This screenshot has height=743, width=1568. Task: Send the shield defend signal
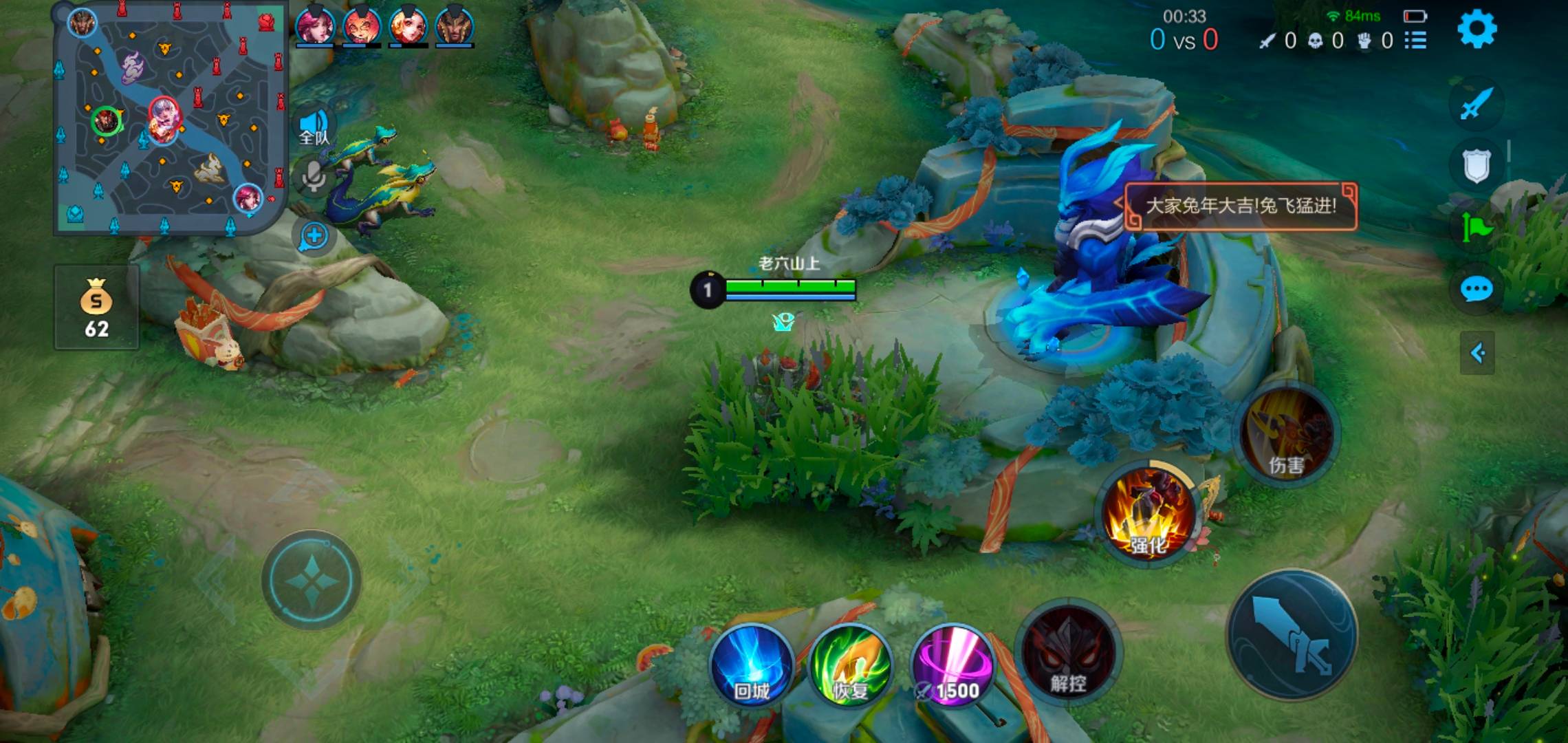[1476, 166]
